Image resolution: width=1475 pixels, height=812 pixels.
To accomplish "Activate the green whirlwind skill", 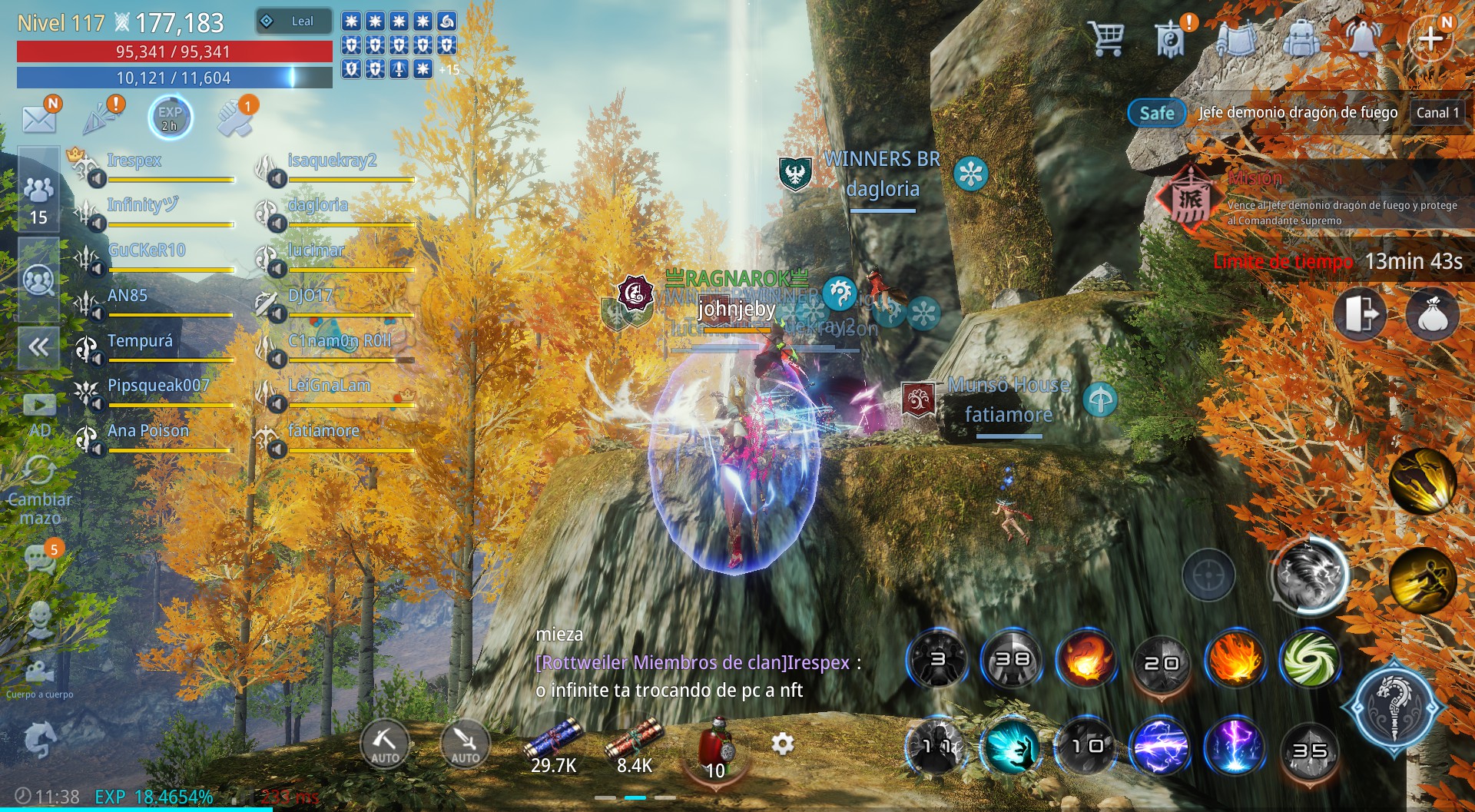I will 1310,660.
